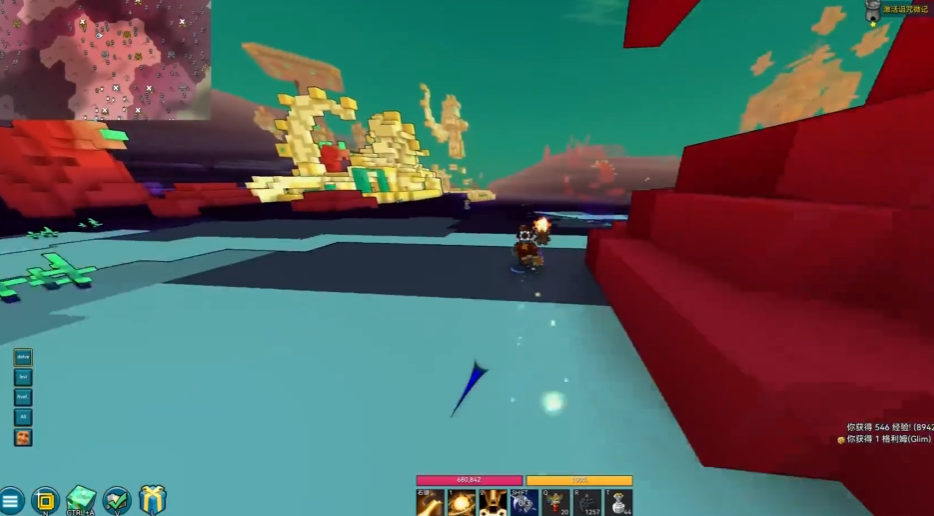Activate the golden basic attack ability
Viewport: 934px width, 516px height.
point(430,502)
